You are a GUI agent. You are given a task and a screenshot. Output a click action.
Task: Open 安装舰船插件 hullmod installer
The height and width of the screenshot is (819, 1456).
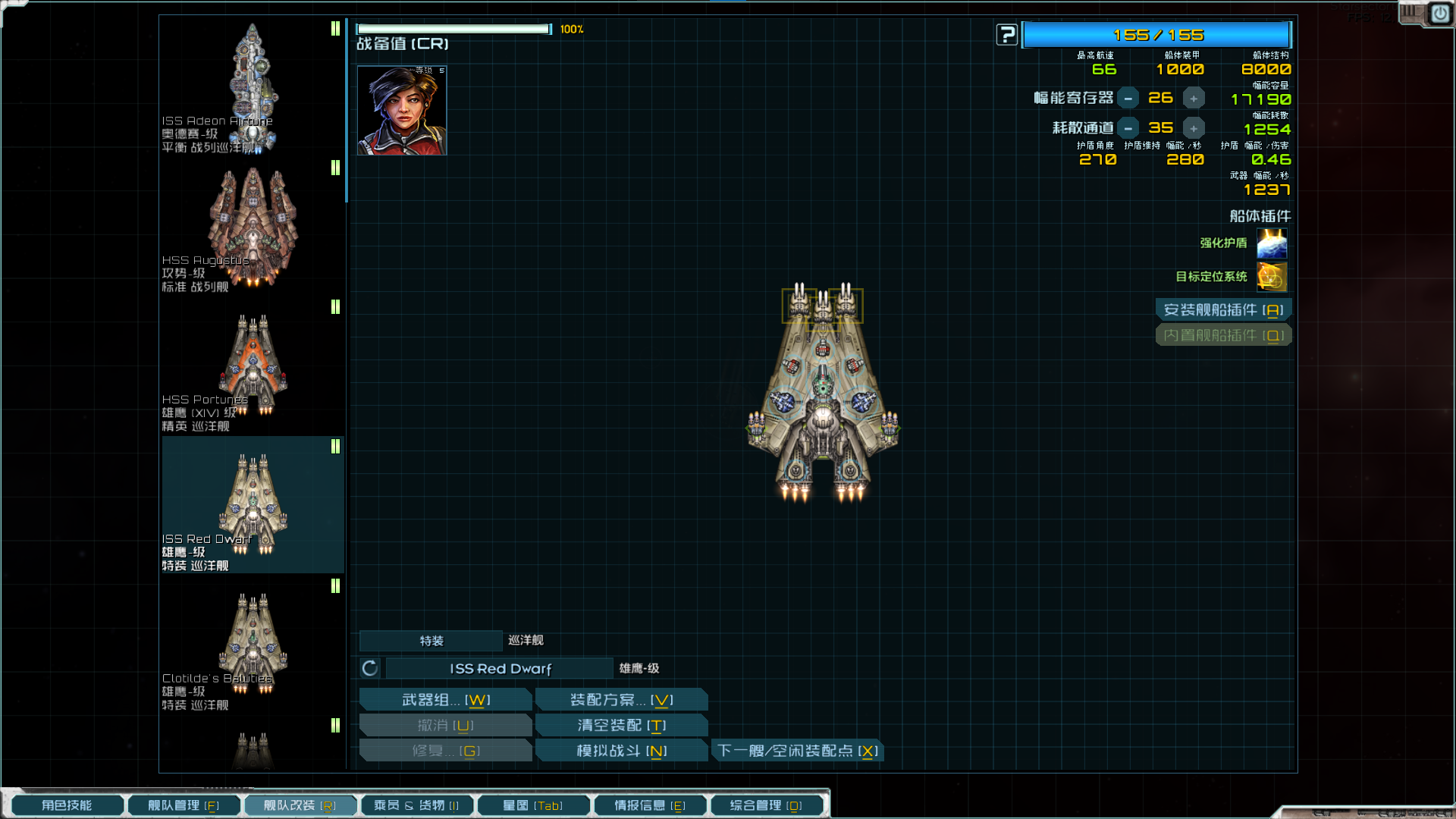pos(1223,310)
